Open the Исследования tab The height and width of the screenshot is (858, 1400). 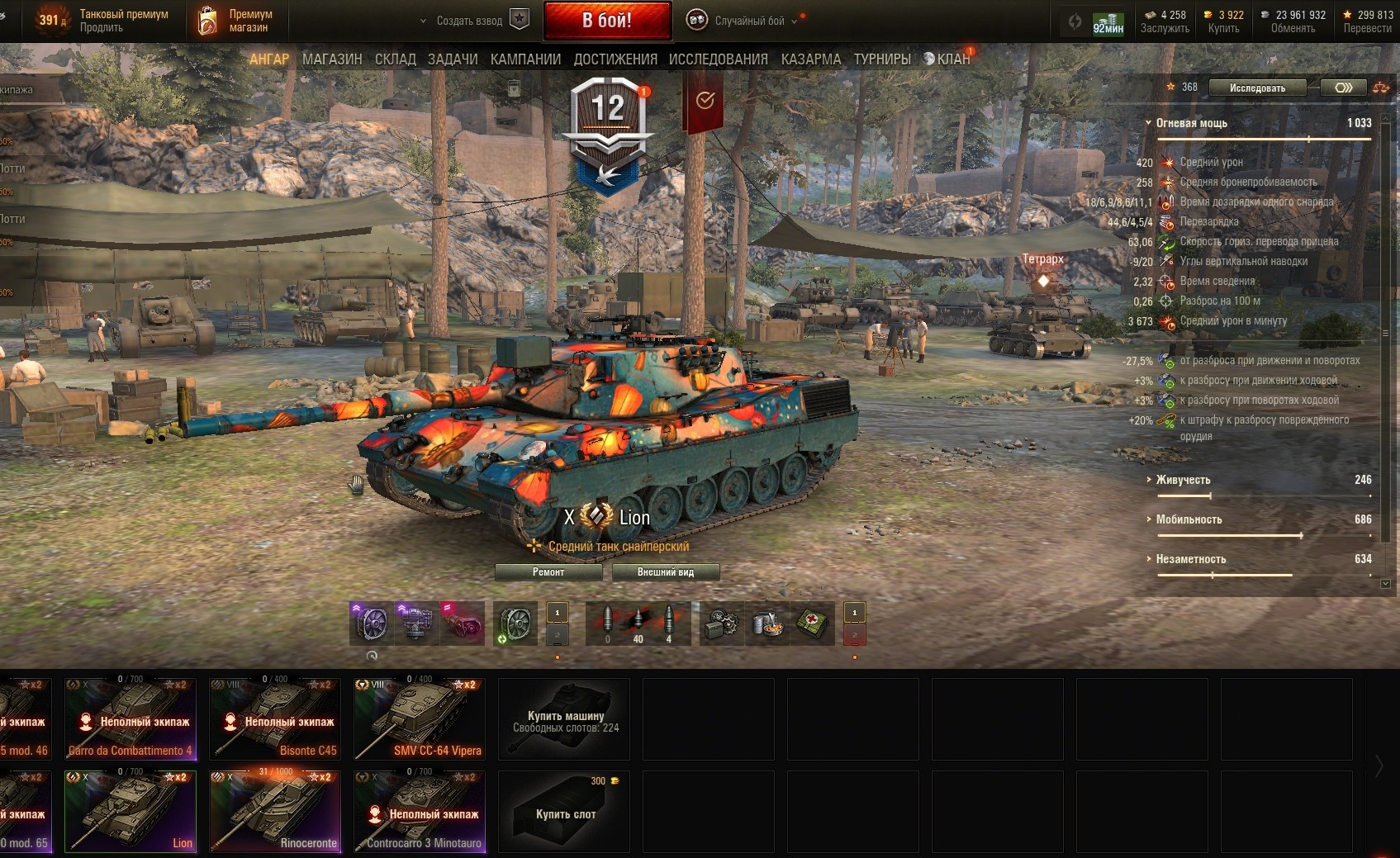[x=718, y=59]
